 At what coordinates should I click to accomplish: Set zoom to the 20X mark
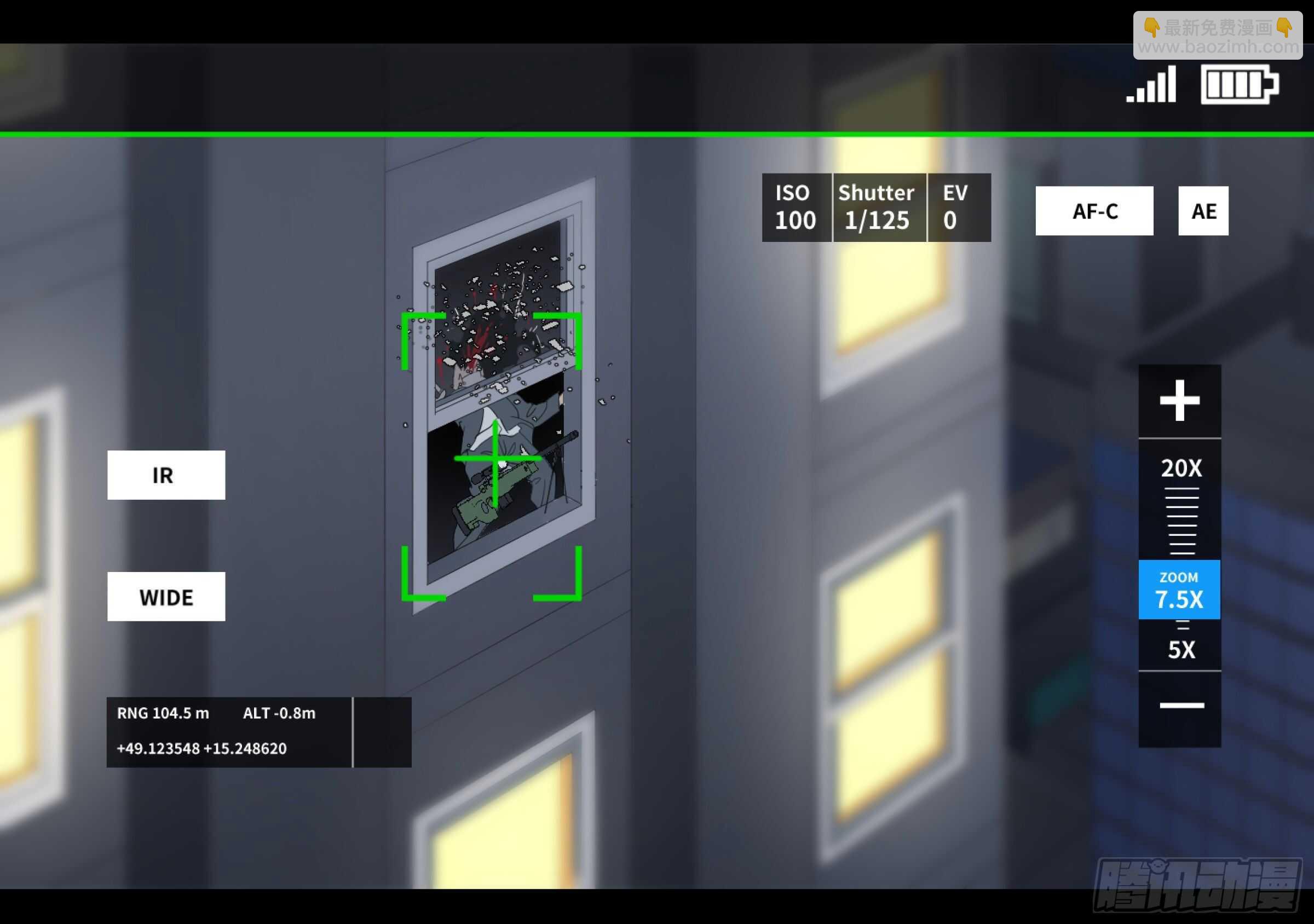[1181, 468]
